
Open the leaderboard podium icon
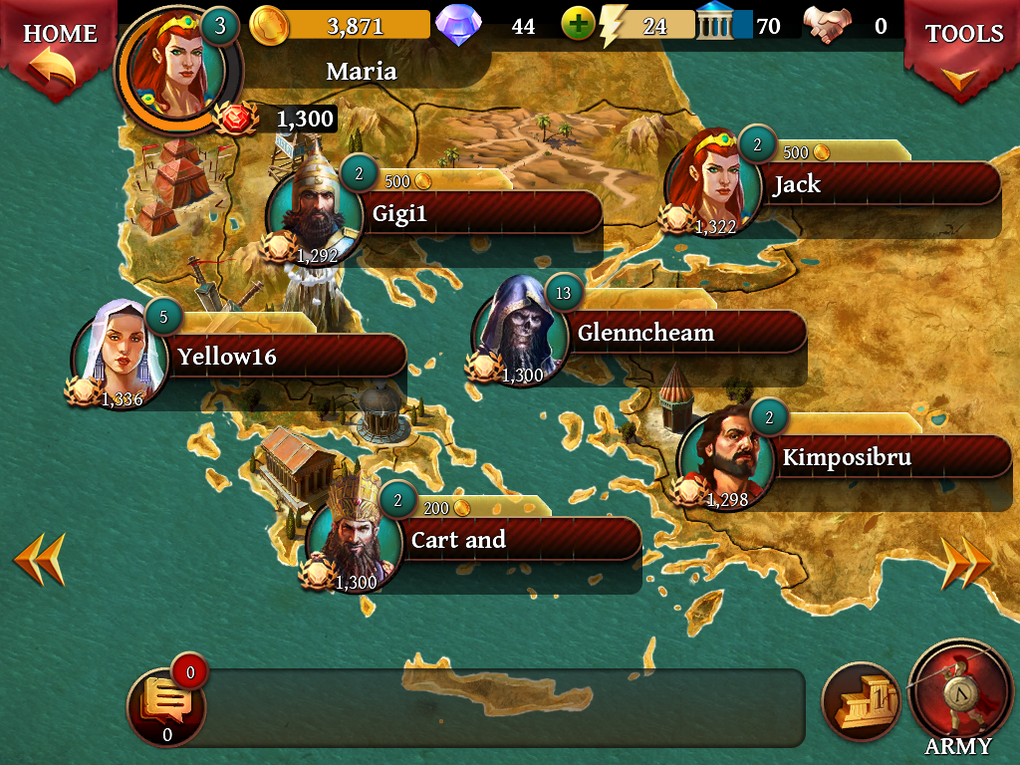coord(860,702)
